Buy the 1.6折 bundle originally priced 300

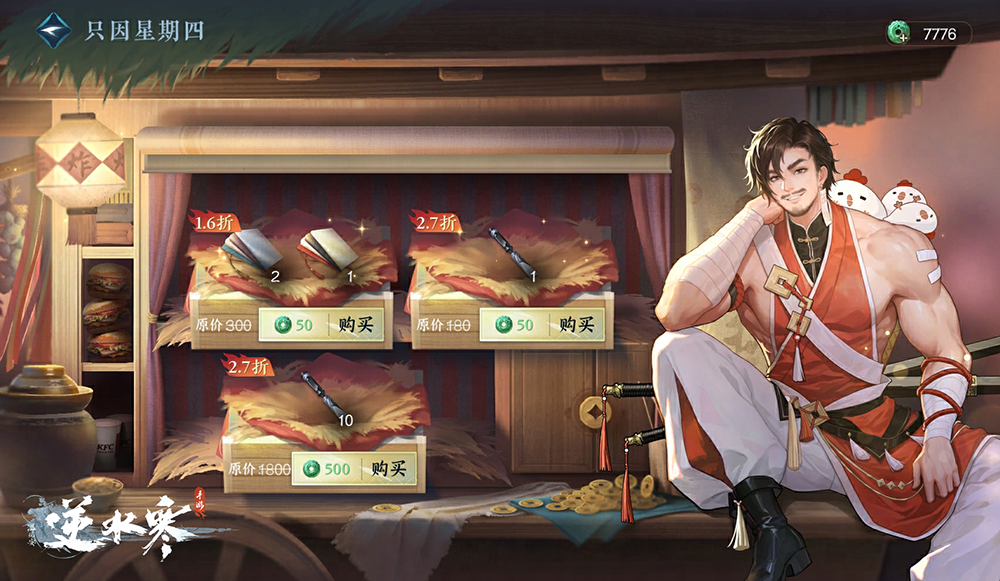point(322,325)
